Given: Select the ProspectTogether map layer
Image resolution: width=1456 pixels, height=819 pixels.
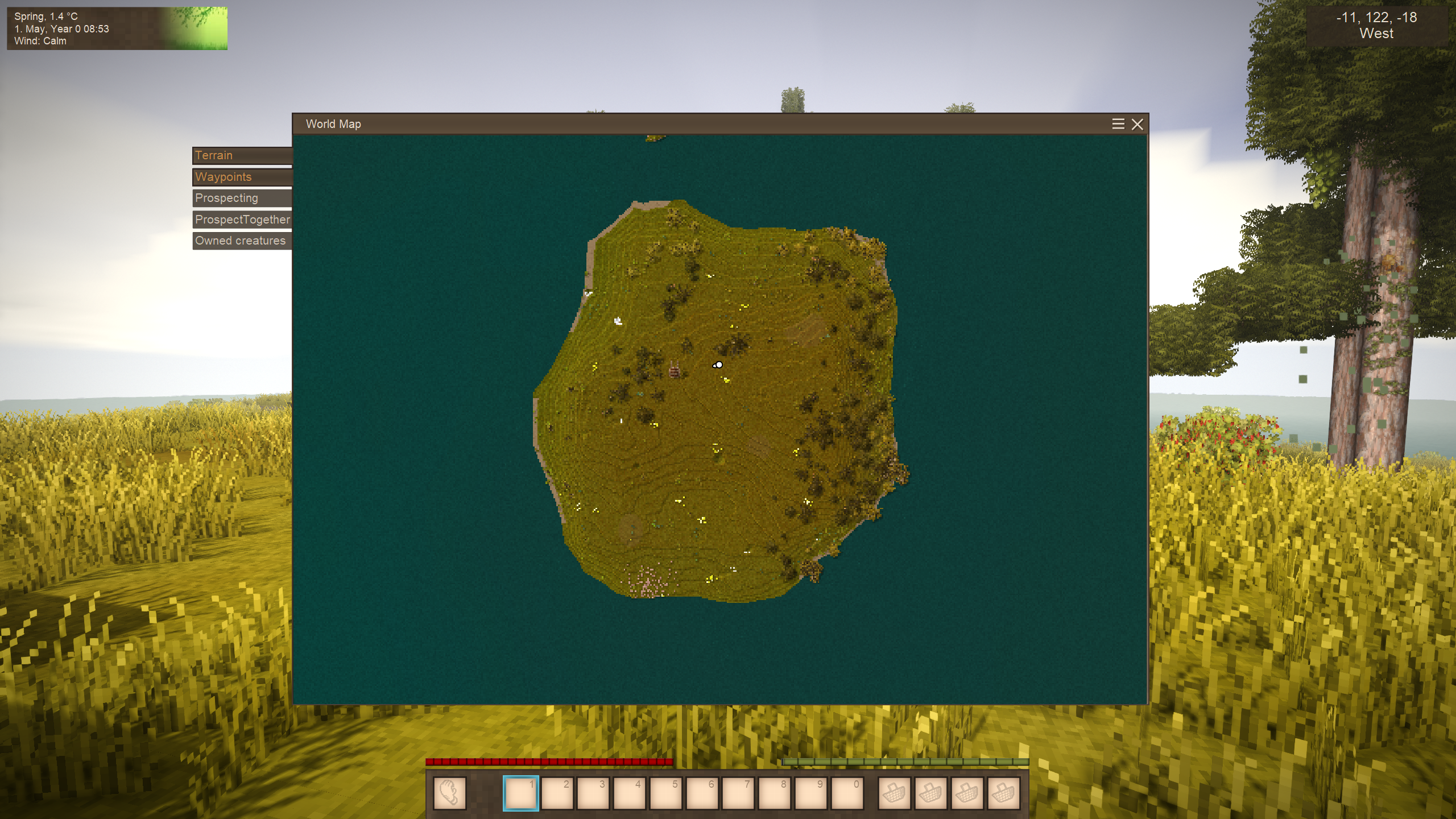Looking at the screenshot, I should tap(242, 220).
